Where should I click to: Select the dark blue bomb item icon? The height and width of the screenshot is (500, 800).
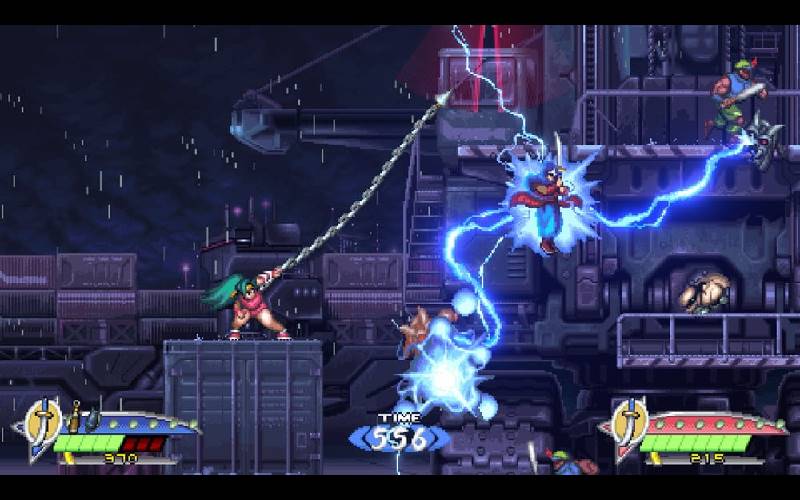pos(90,418)
